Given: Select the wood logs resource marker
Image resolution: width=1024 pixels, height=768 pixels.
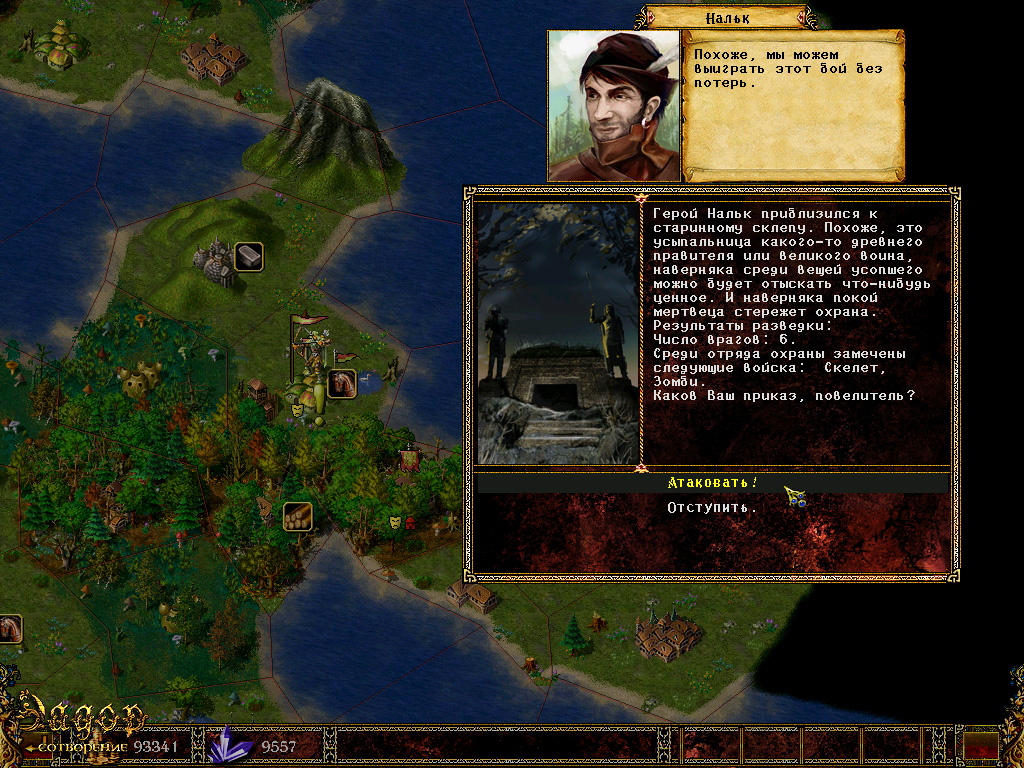Looking at the screenshot, I should click(298, 516).
